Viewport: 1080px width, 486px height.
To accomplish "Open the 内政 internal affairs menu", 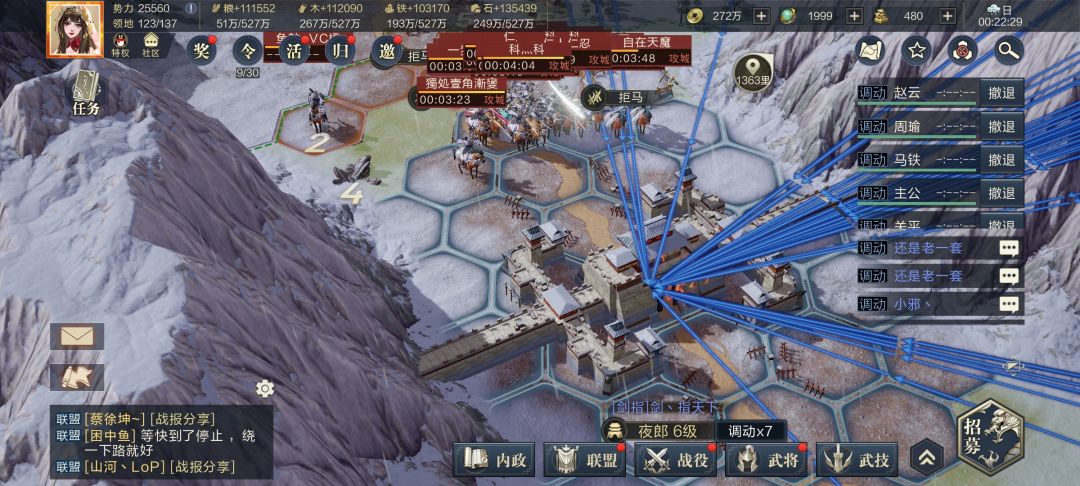I will [497, 460].
